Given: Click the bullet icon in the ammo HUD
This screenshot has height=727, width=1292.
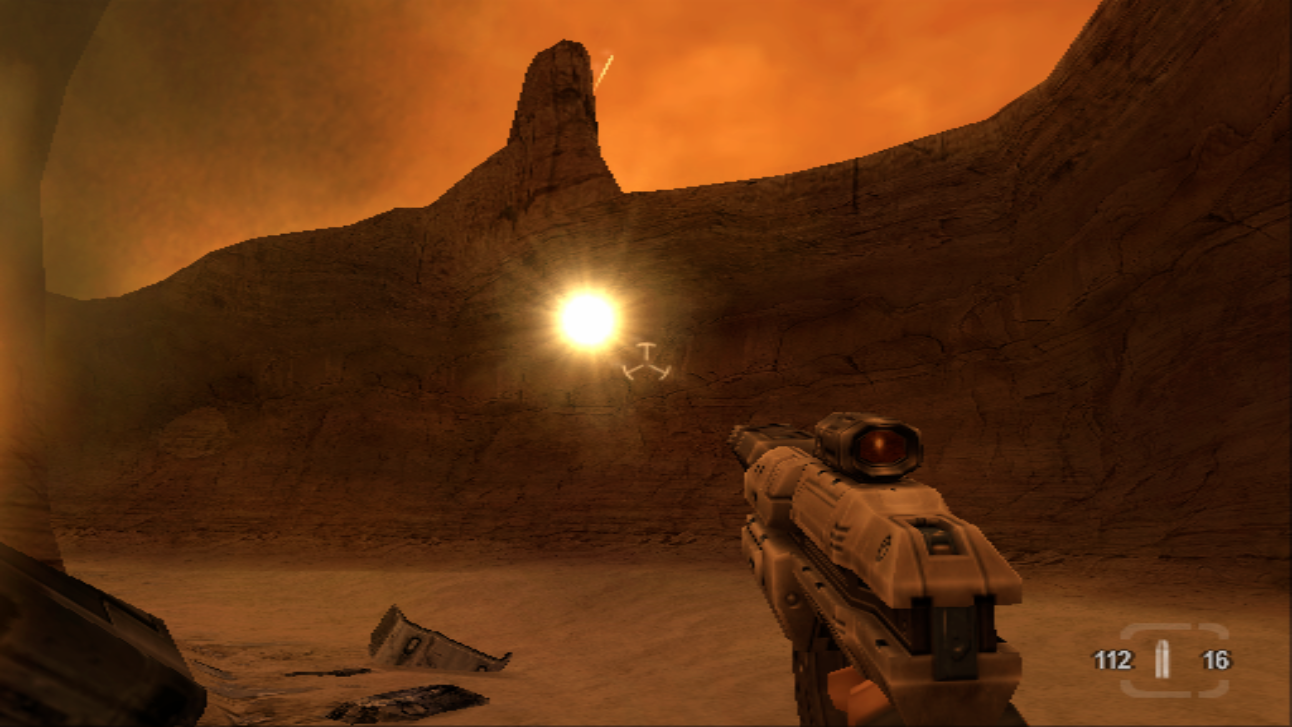Looking at the screenshot, I should pyautogui.click(x=1163, y=658).
